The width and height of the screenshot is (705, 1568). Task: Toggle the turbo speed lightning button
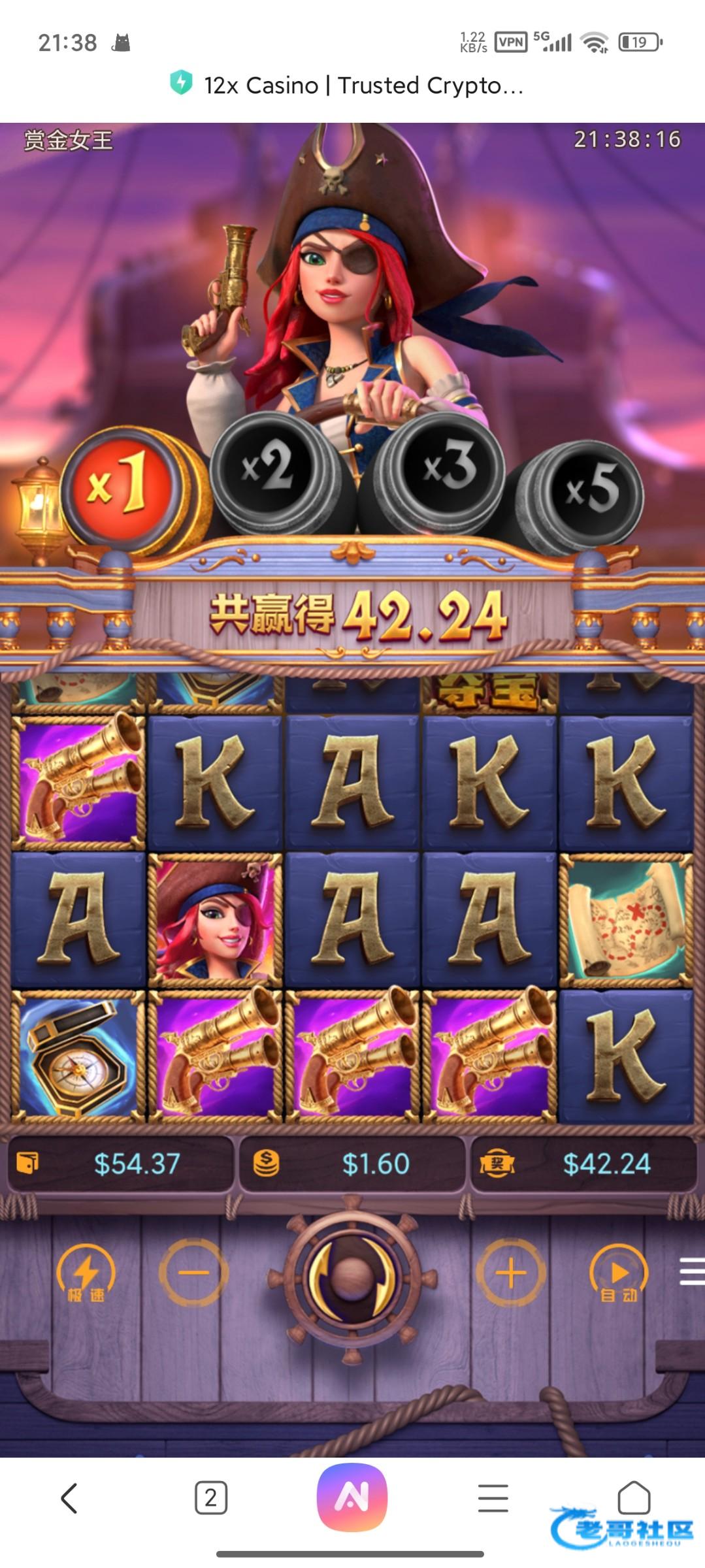(86, 1274)
